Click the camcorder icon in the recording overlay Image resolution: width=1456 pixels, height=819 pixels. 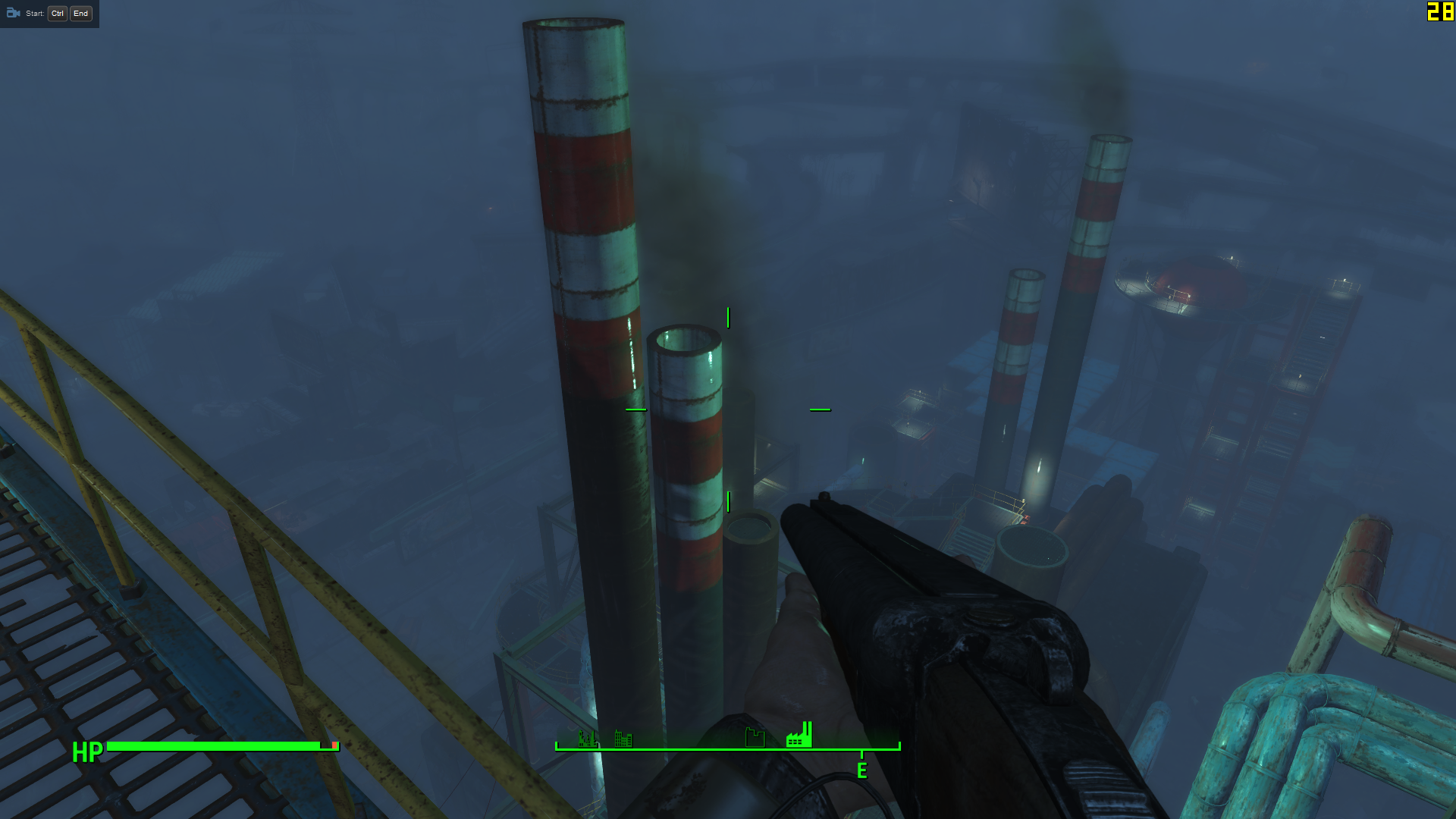pos(13,13)
